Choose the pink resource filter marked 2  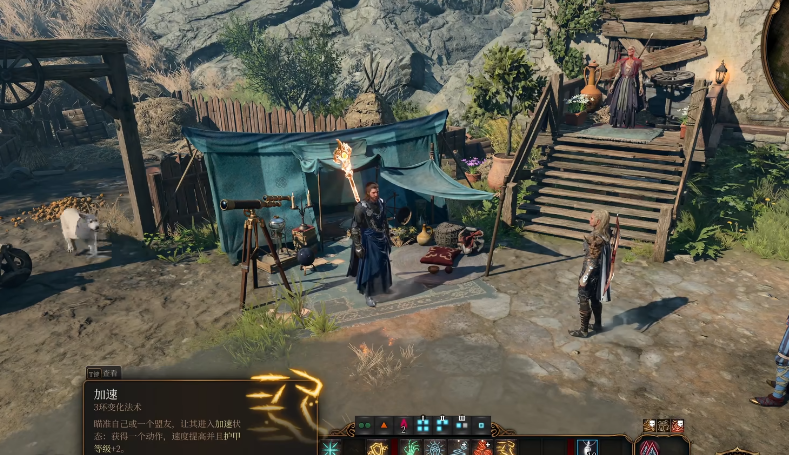tap(403, 424)
